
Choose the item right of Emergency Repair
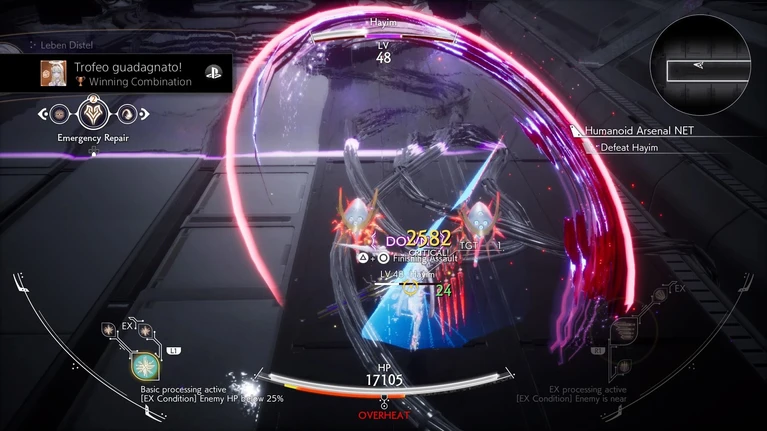click(127, 114)
